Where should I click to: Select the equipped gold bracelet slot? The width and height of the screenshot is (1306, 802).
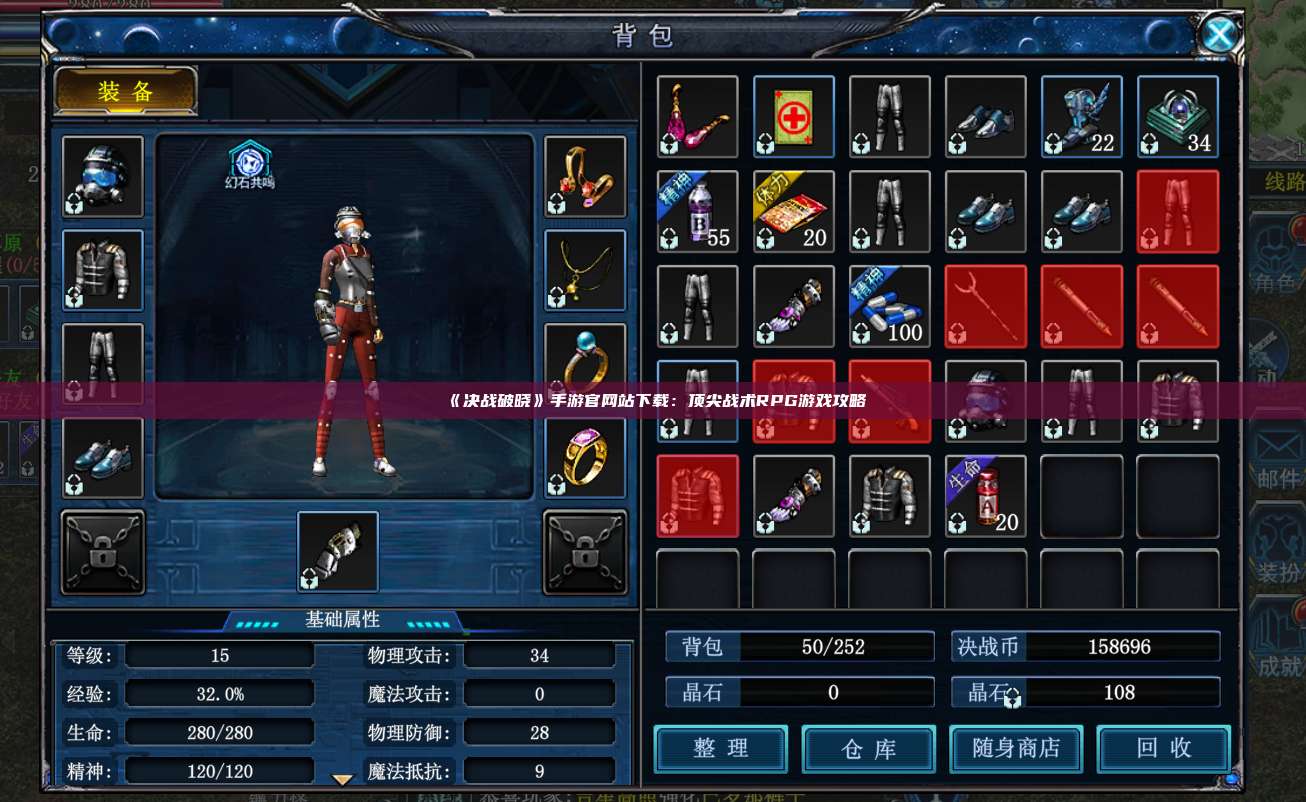click(585, 176)
